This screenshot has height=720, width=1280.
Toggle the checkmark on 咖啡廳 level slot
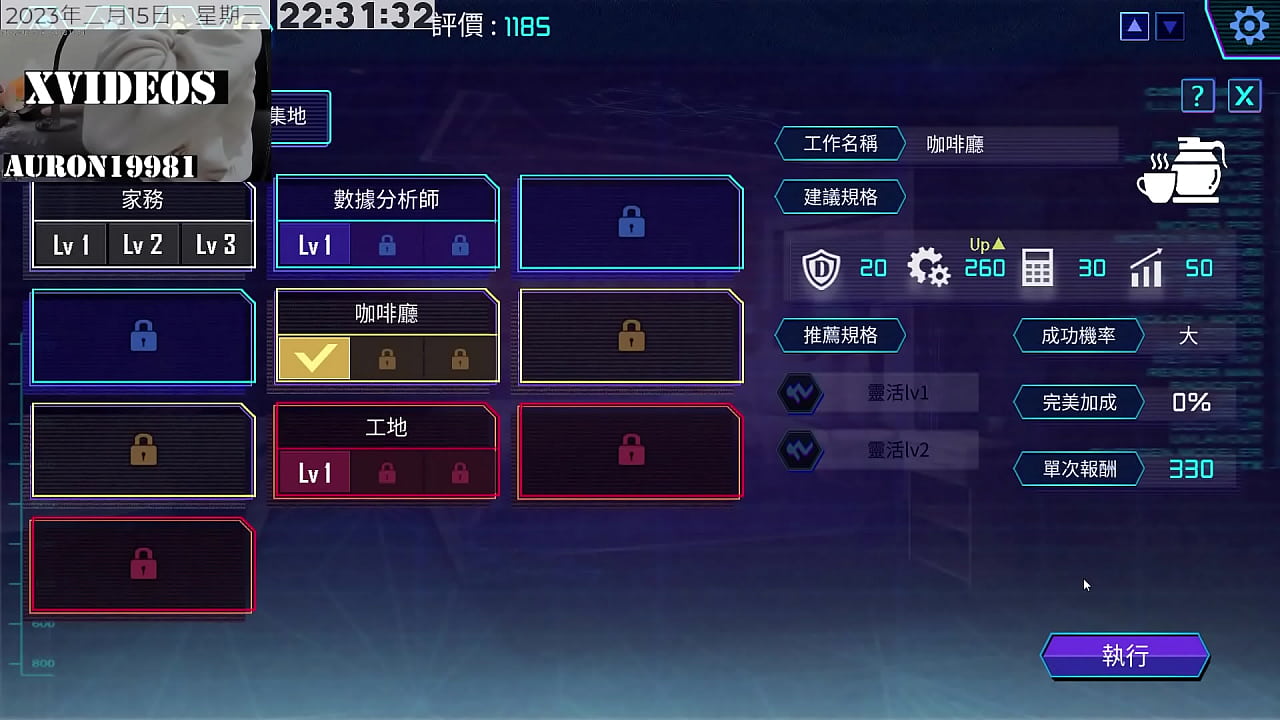[314, 358]
